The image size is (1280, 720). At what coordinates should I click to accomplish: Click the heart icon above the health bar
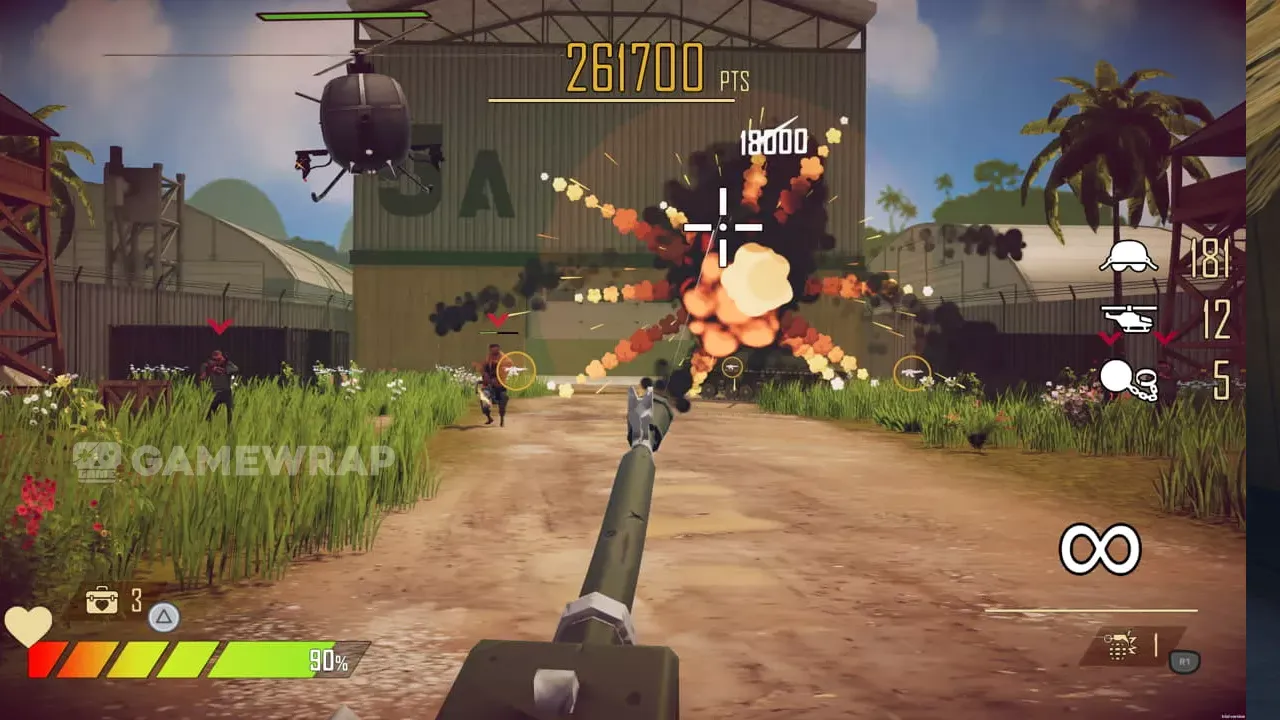pyautogui.click(x=28, y=626)
